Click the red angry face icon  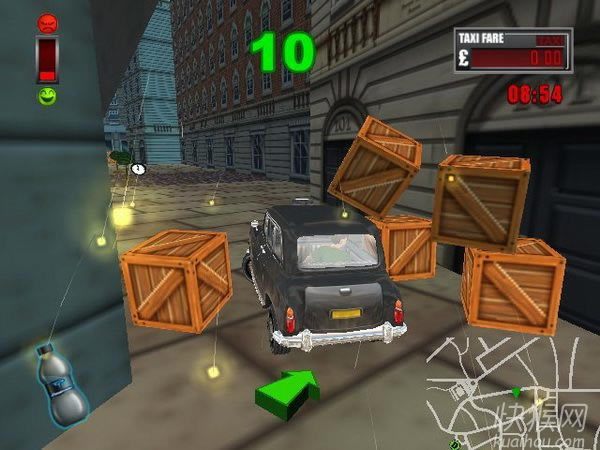pos(47,23)
